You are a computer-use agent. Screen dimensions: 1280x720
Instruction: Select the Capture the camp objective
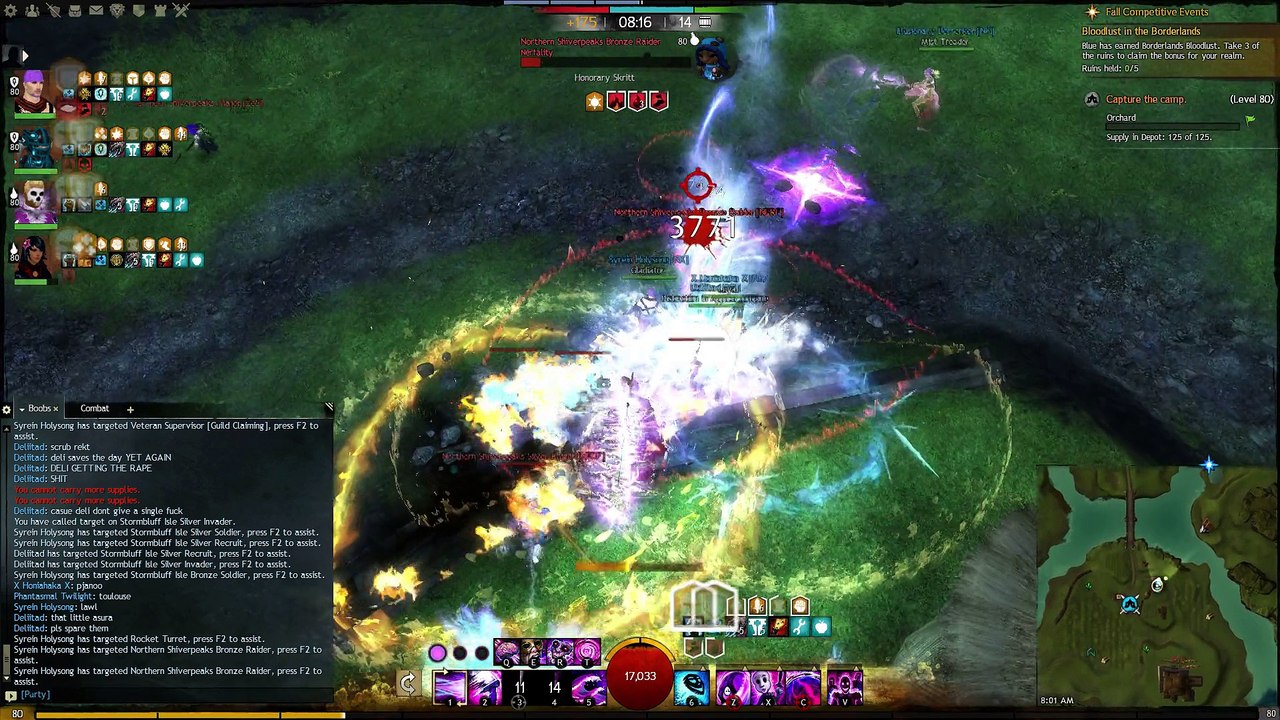click(1145, 99)
